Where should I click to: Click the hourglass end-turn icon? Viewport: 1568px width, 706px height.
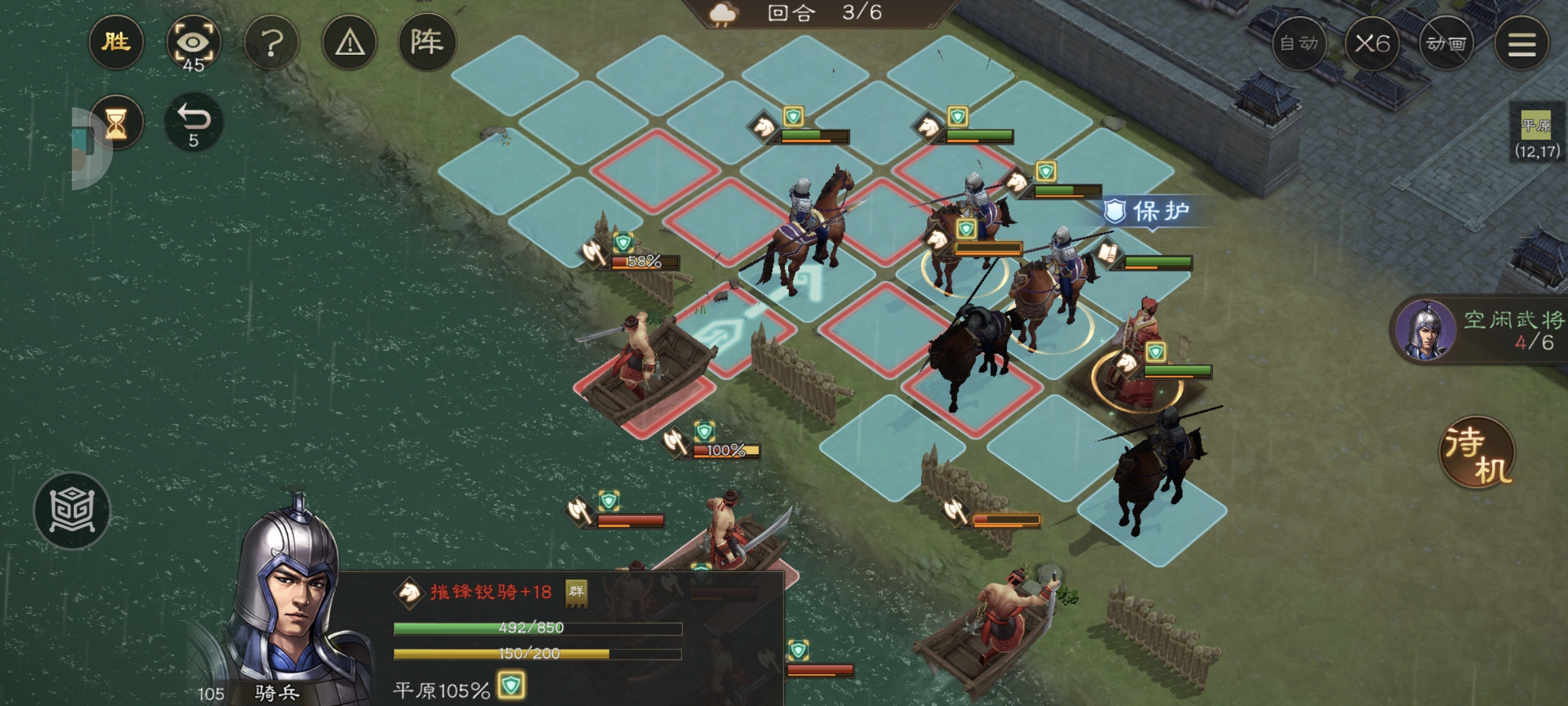click(116, 123)
